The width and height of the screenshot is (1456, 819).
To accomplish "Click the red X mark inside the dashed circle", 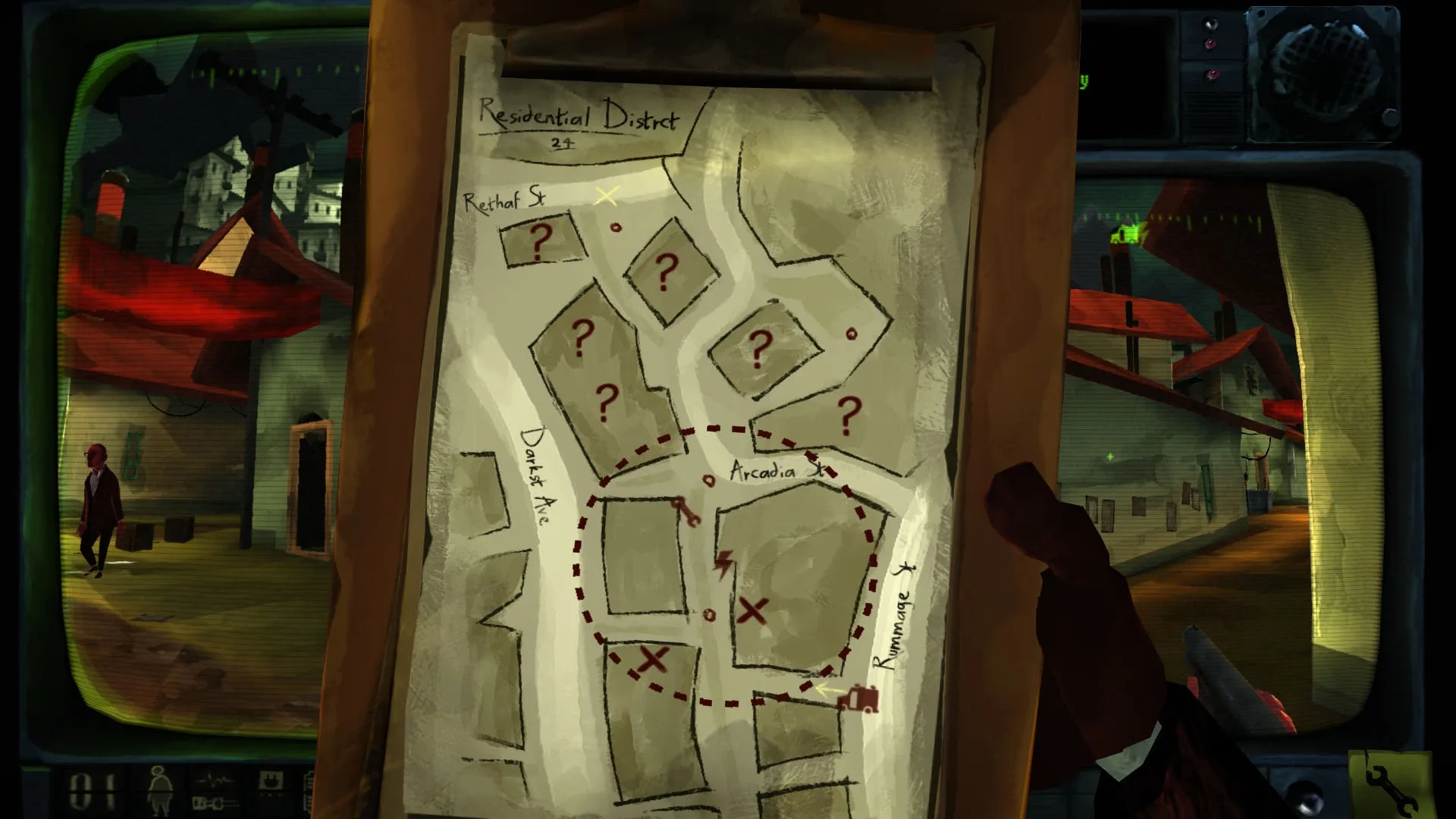I will [x=755, y=611].
